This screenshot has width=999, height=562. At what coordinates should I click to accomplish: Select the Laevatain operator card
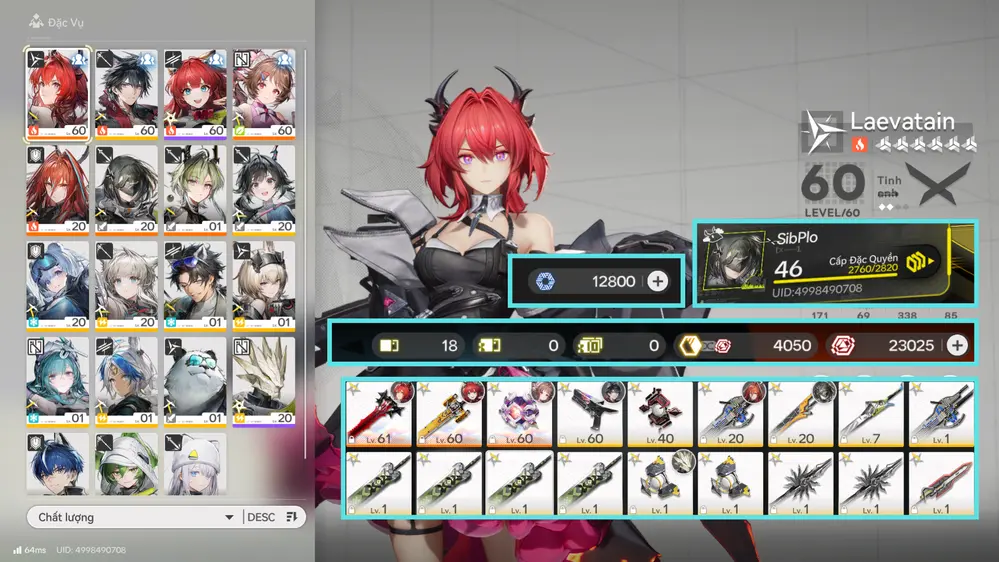click(x=57, y=92)
